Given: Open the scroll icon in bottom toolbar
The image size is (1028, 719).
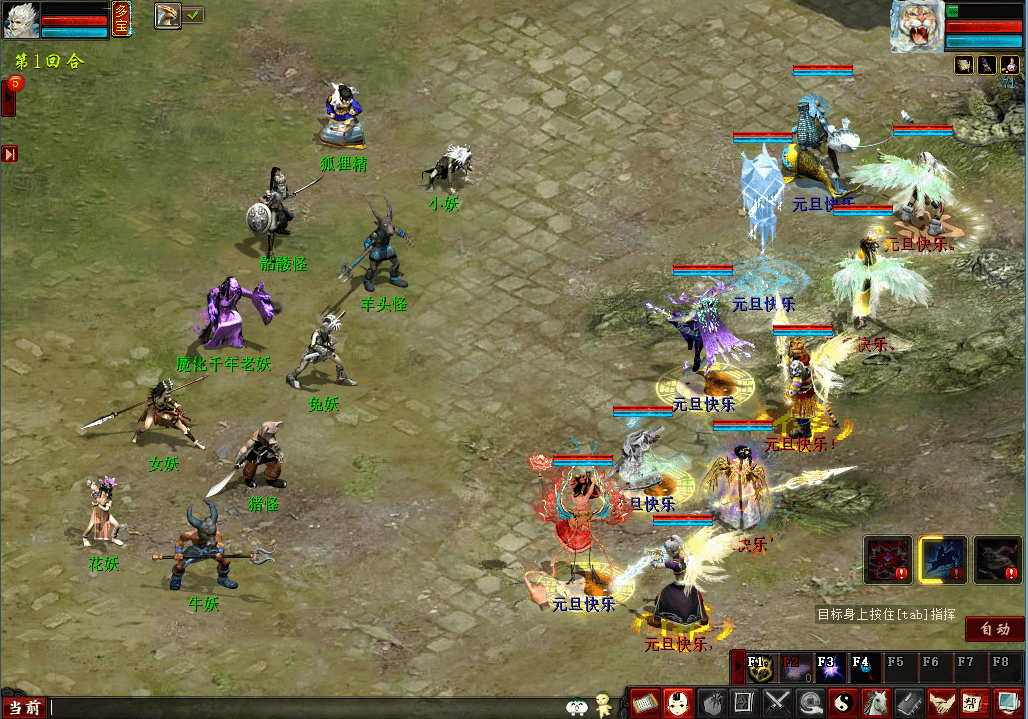Looking at the screenshot, I should 645,703.
